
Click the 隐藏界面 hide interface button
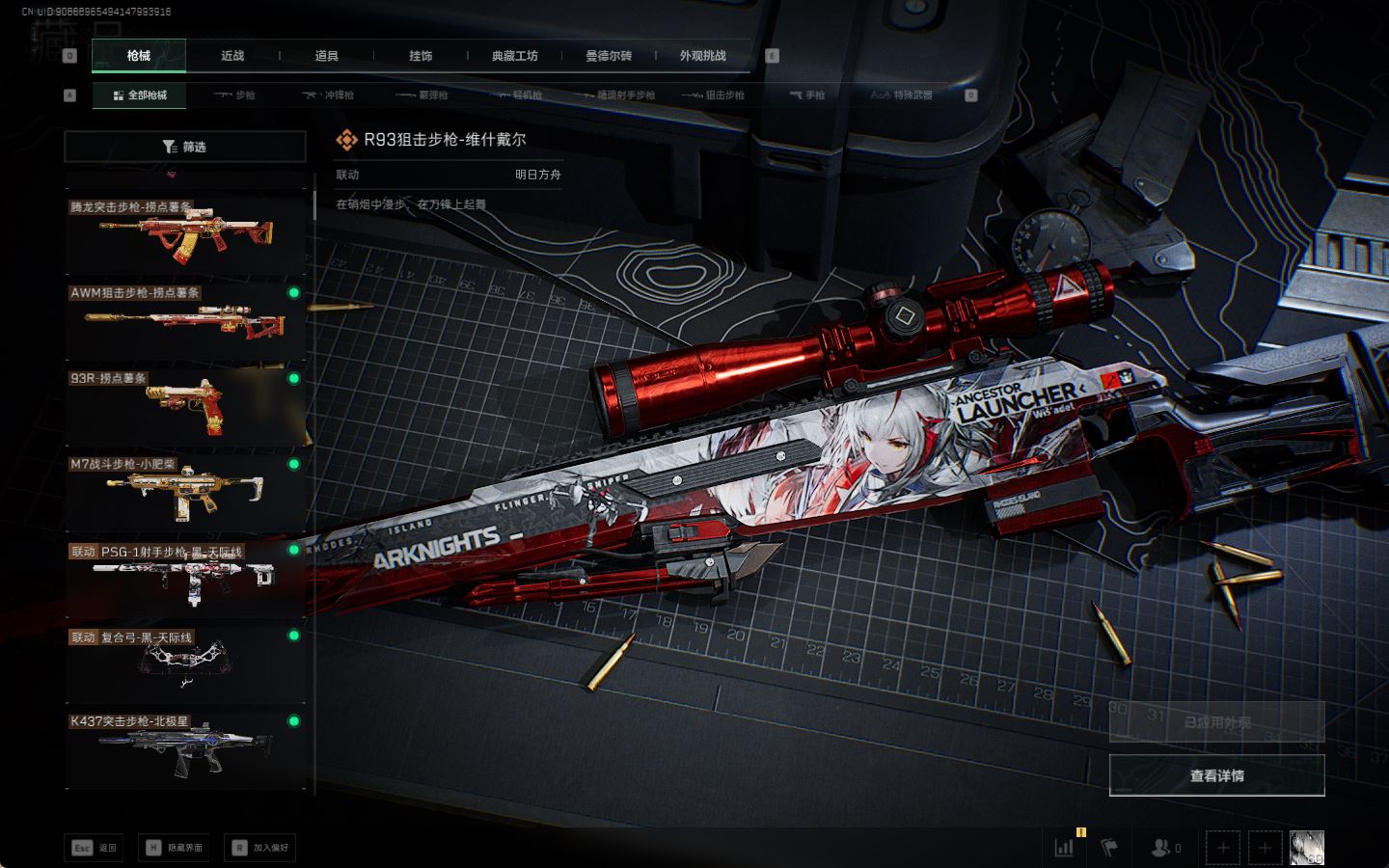[175, 848]
